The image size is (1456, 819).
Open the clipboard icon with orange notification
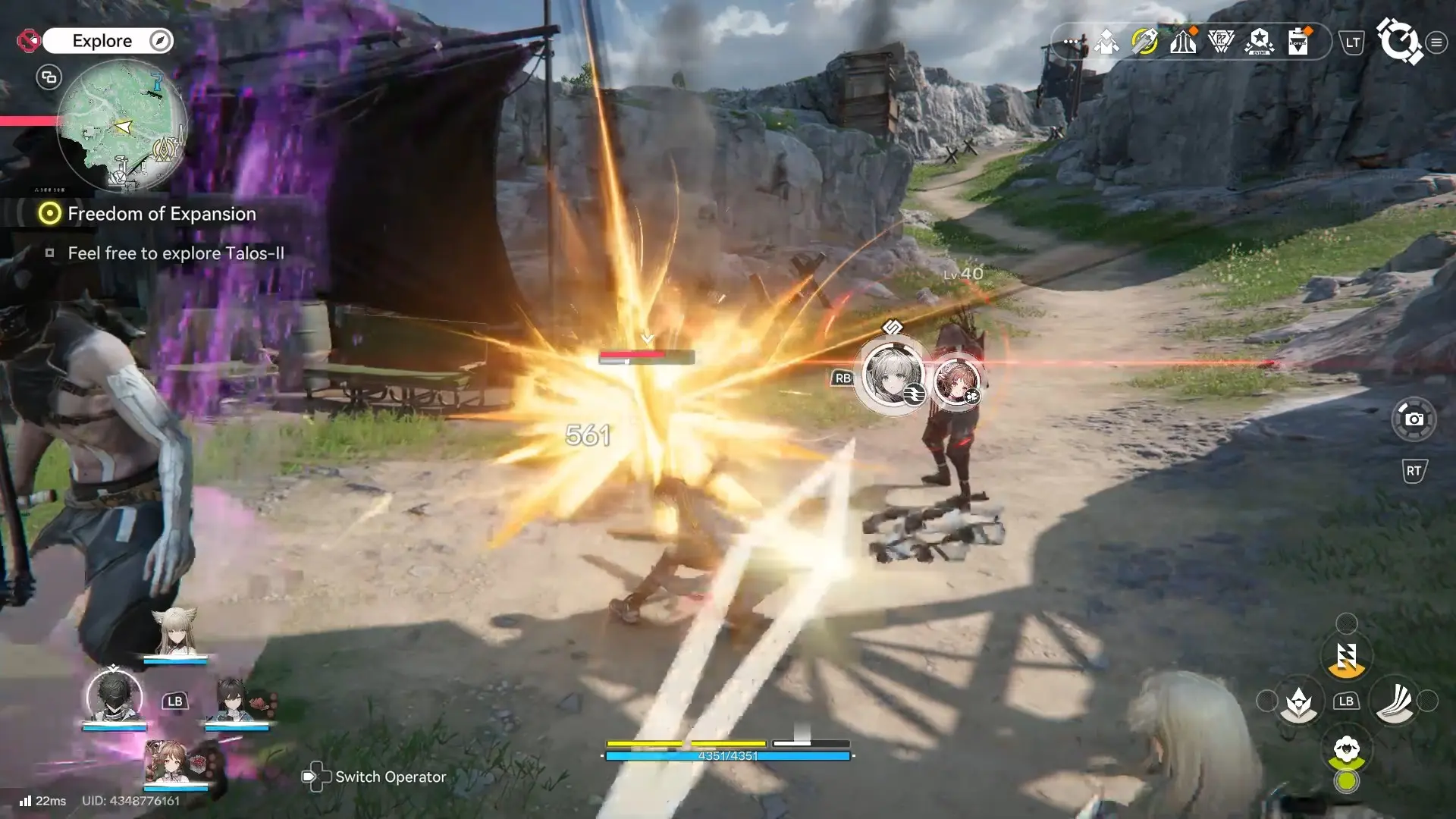[x=1298, y=42]
